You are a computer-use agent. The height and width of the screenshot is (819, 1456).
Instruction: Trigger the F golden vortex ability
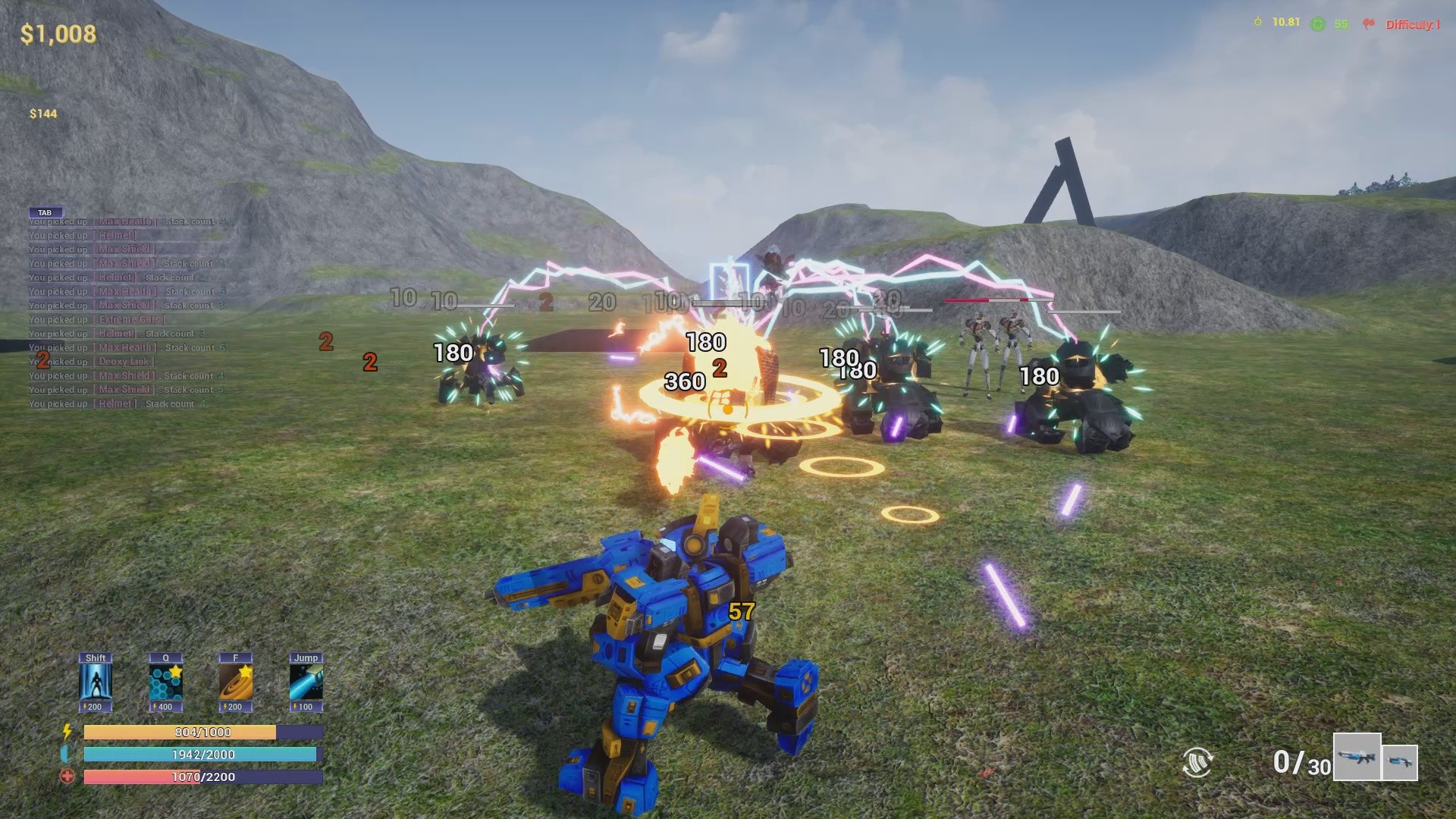coord(236,683)
